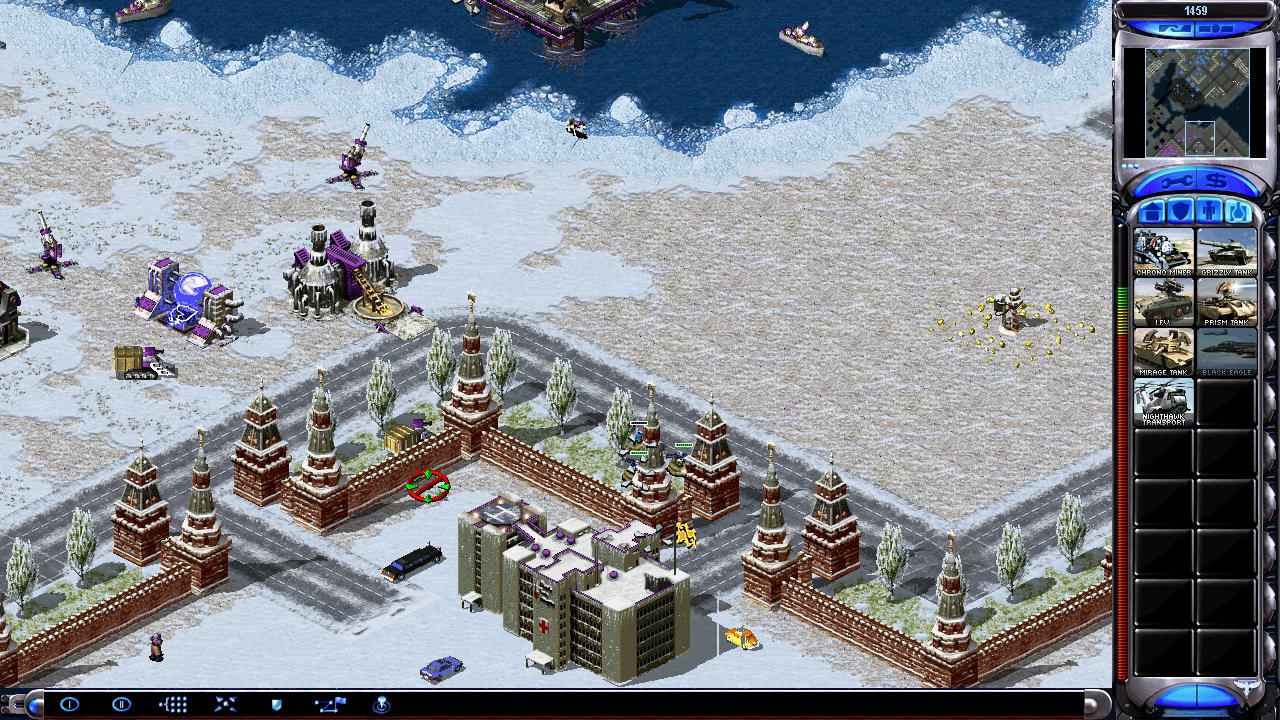1280x720 pixels.
Task: Select team II from the command bar
Action: (x=121, y=704)
